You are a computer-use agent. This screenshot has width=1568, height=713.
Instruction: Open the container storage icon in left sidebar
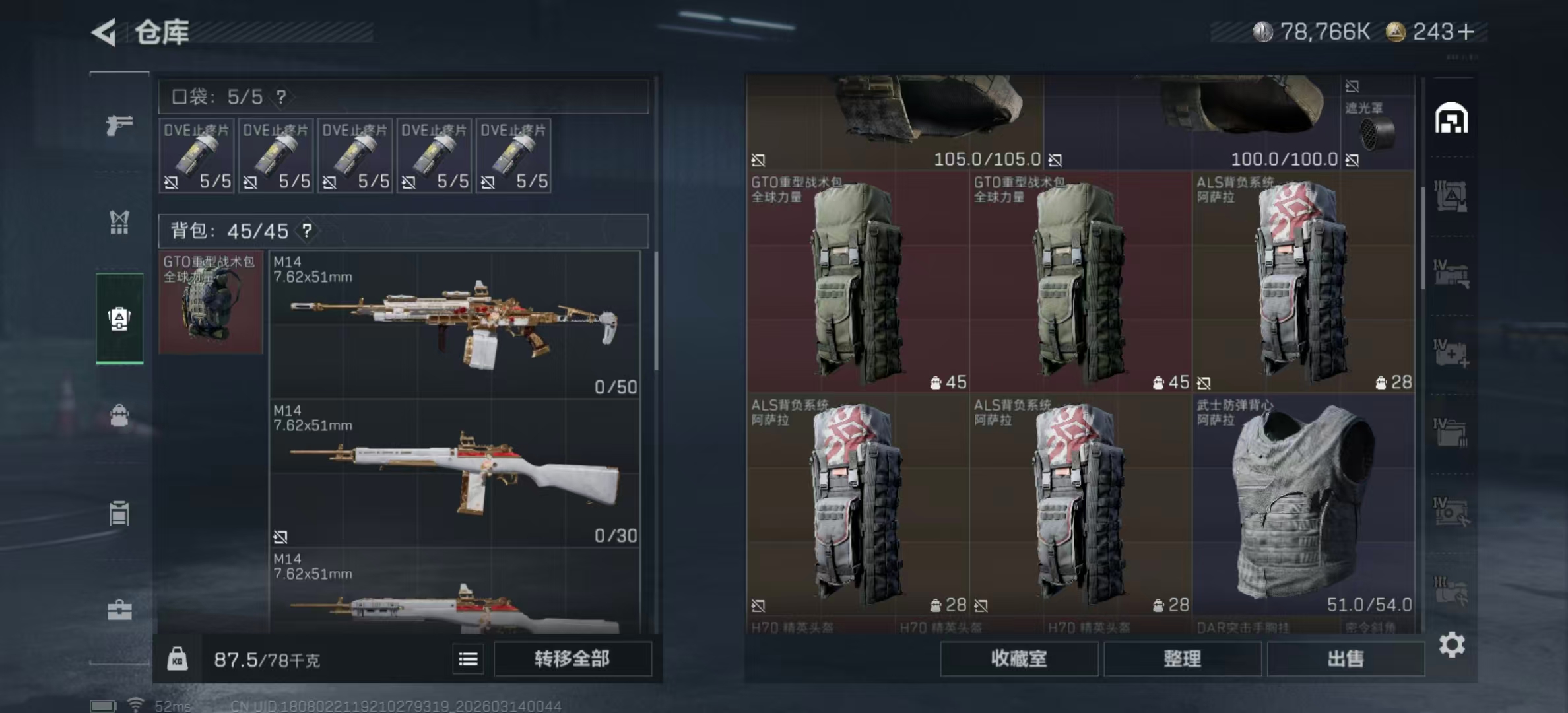point(119,514)
